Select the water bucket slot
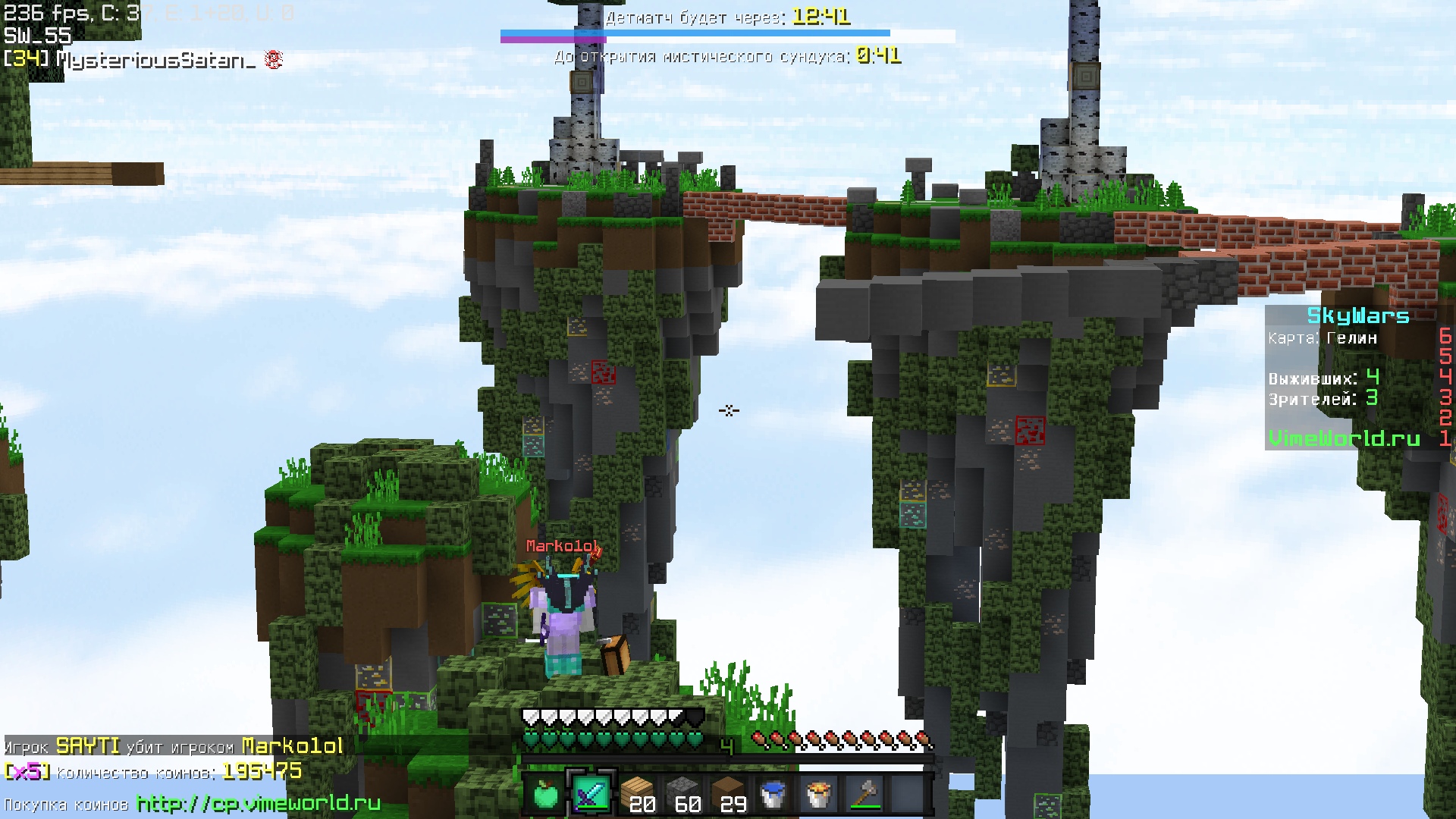1456x819 pixels. coord(773,794)
